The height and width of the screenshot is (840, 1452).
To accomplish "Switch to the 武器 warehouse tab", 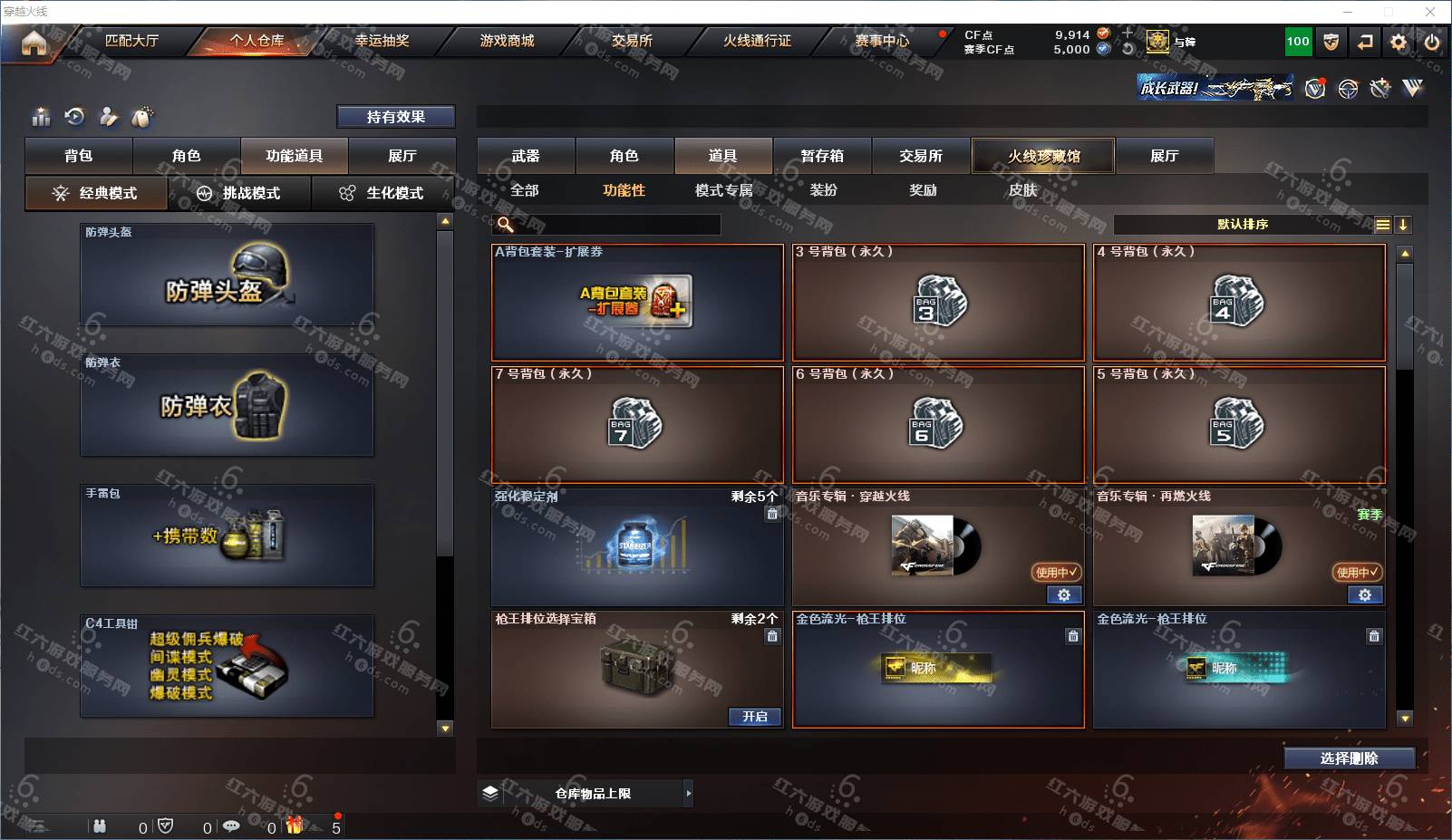I will pyautogui.click(x=526, y=156).
